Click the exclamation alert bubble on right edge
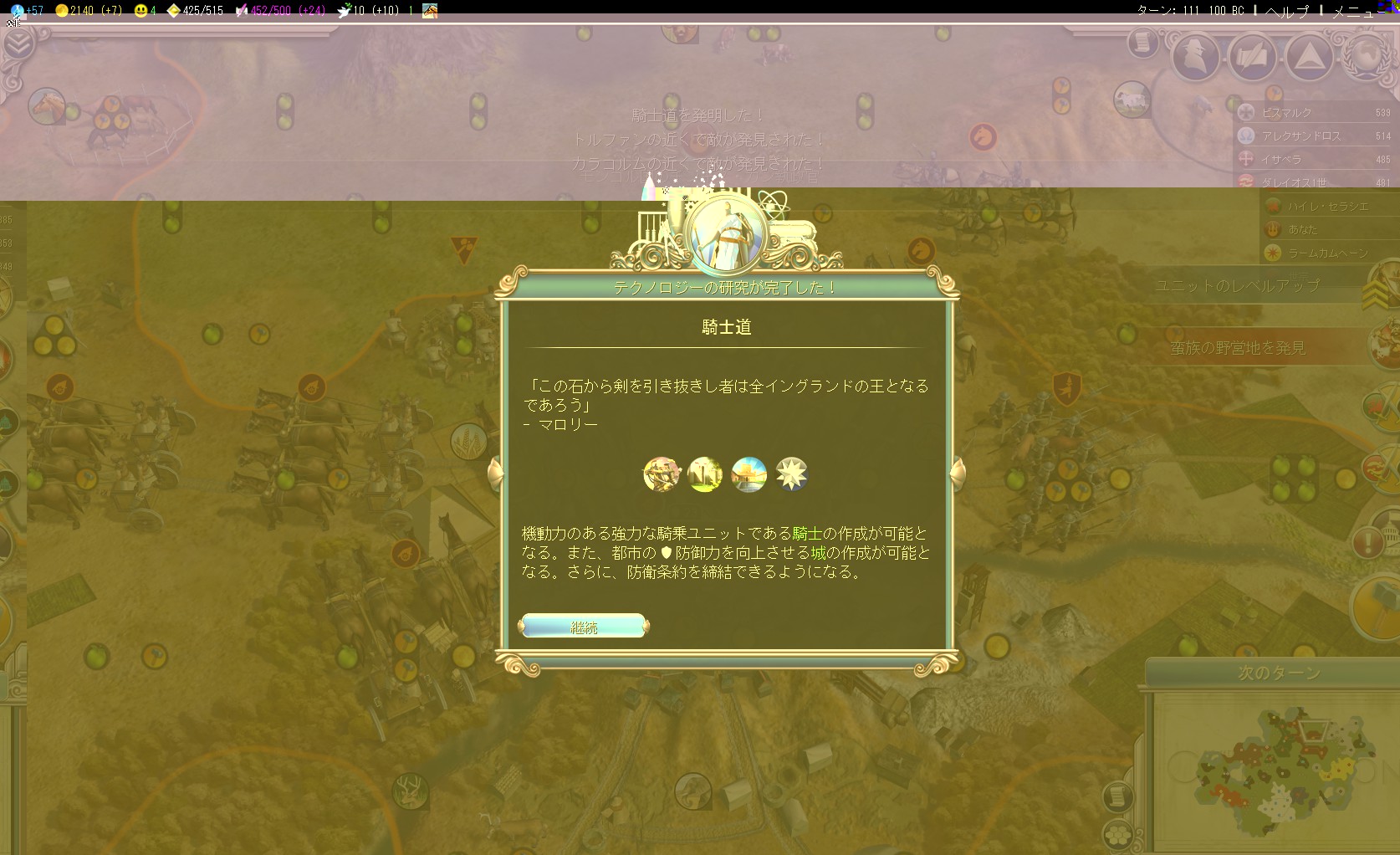 point(1369,542)
